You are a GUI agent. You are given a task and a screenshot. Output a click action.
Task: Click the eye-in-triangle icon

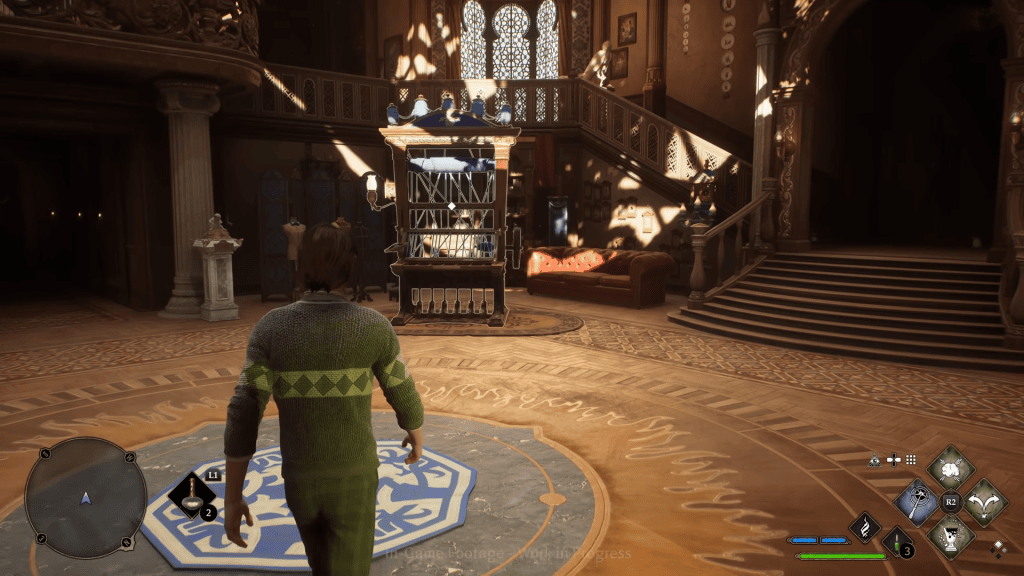[x=875, y=460]
